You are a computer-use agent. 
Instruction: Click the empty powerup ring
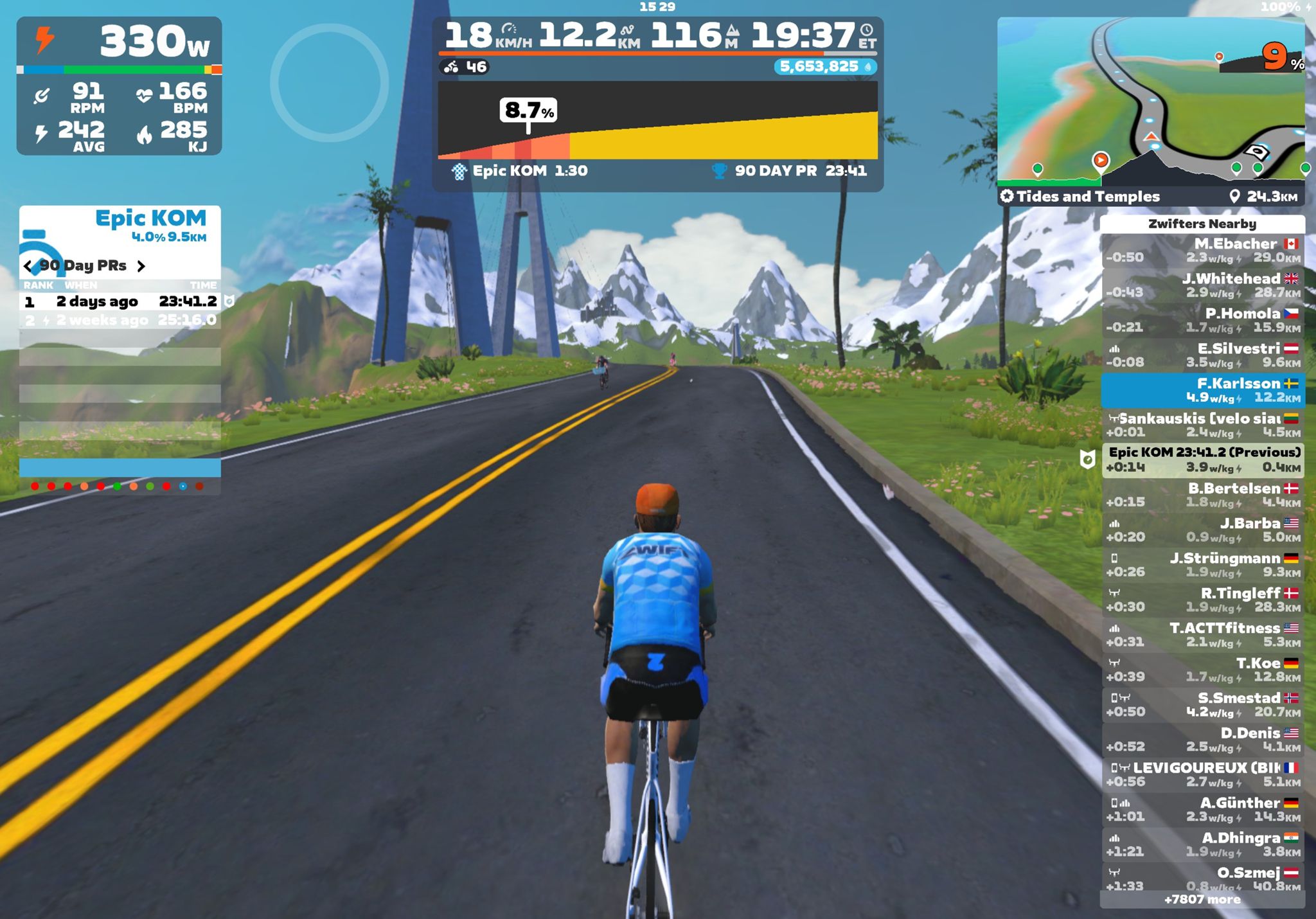coord(329,82)
